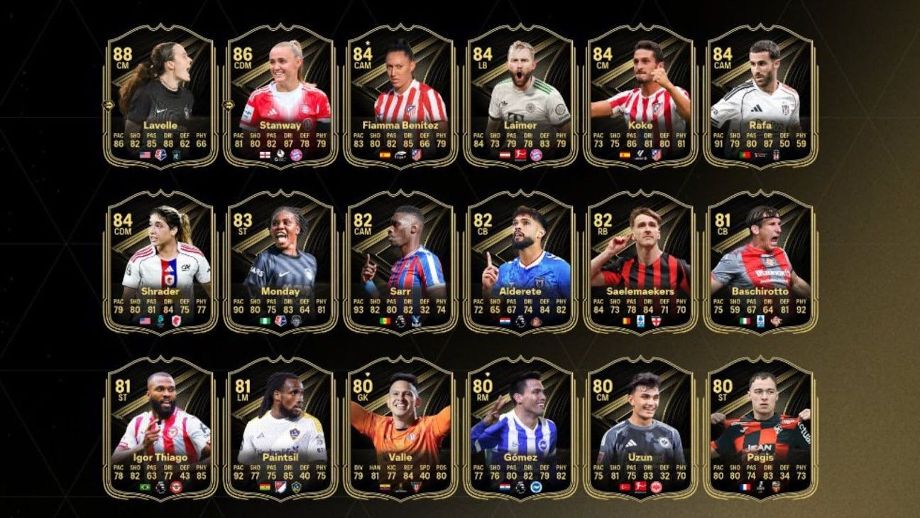
Task: Click the Igor Thiago striker card
Action: tap(162, 428)
